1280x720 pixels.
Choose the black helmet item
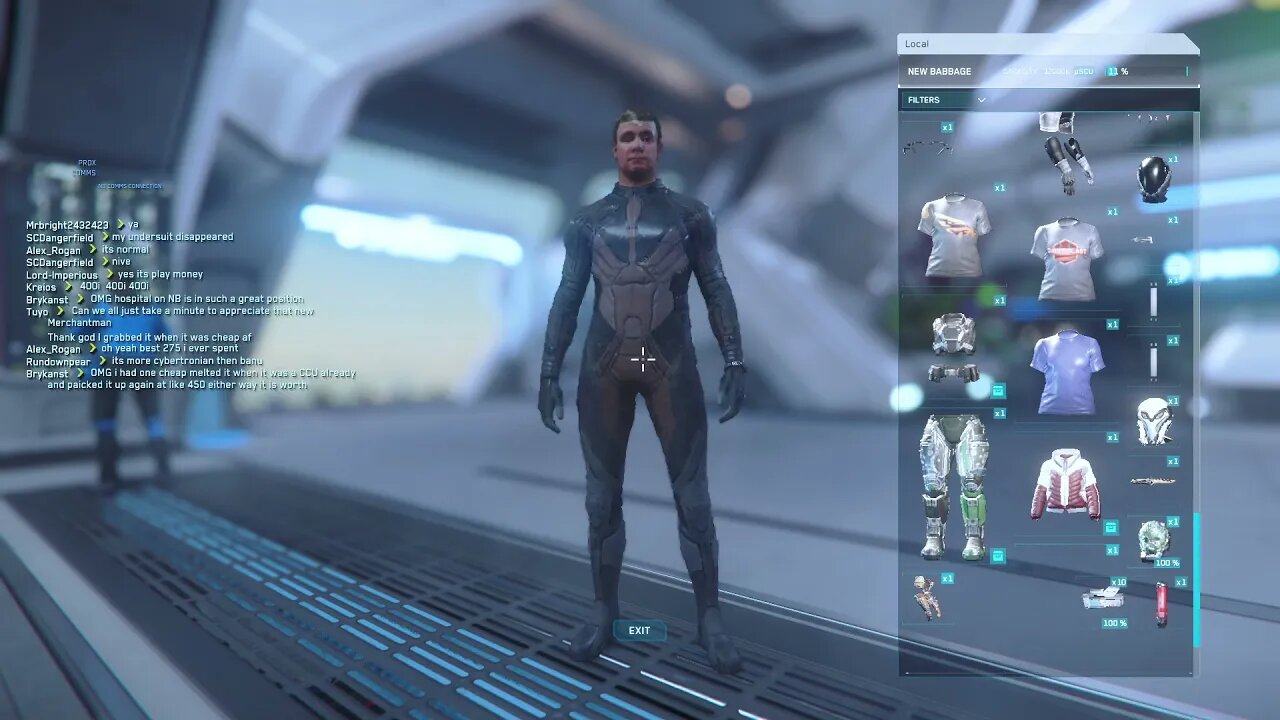click(x=1153, y=179)
